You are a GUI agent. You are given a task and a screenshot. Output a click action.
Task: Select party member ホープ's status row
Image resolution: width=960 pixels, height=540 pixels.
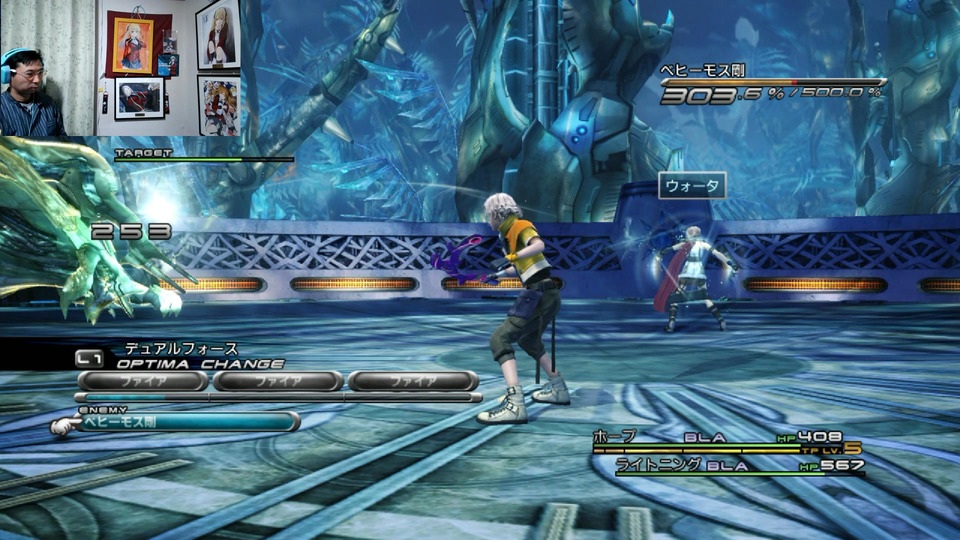coord(727,439)
